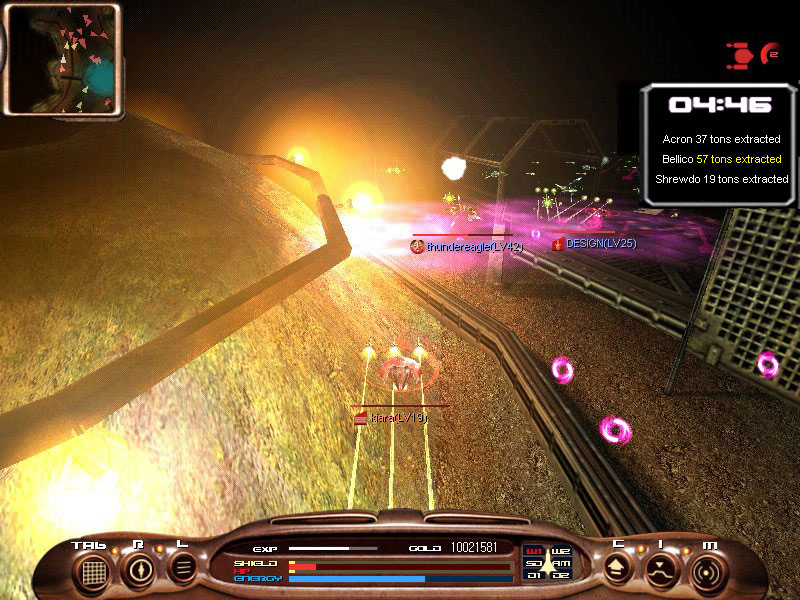Choose the SD cell in weapon grid
The image size is (800, 600).
click(533, 563)
